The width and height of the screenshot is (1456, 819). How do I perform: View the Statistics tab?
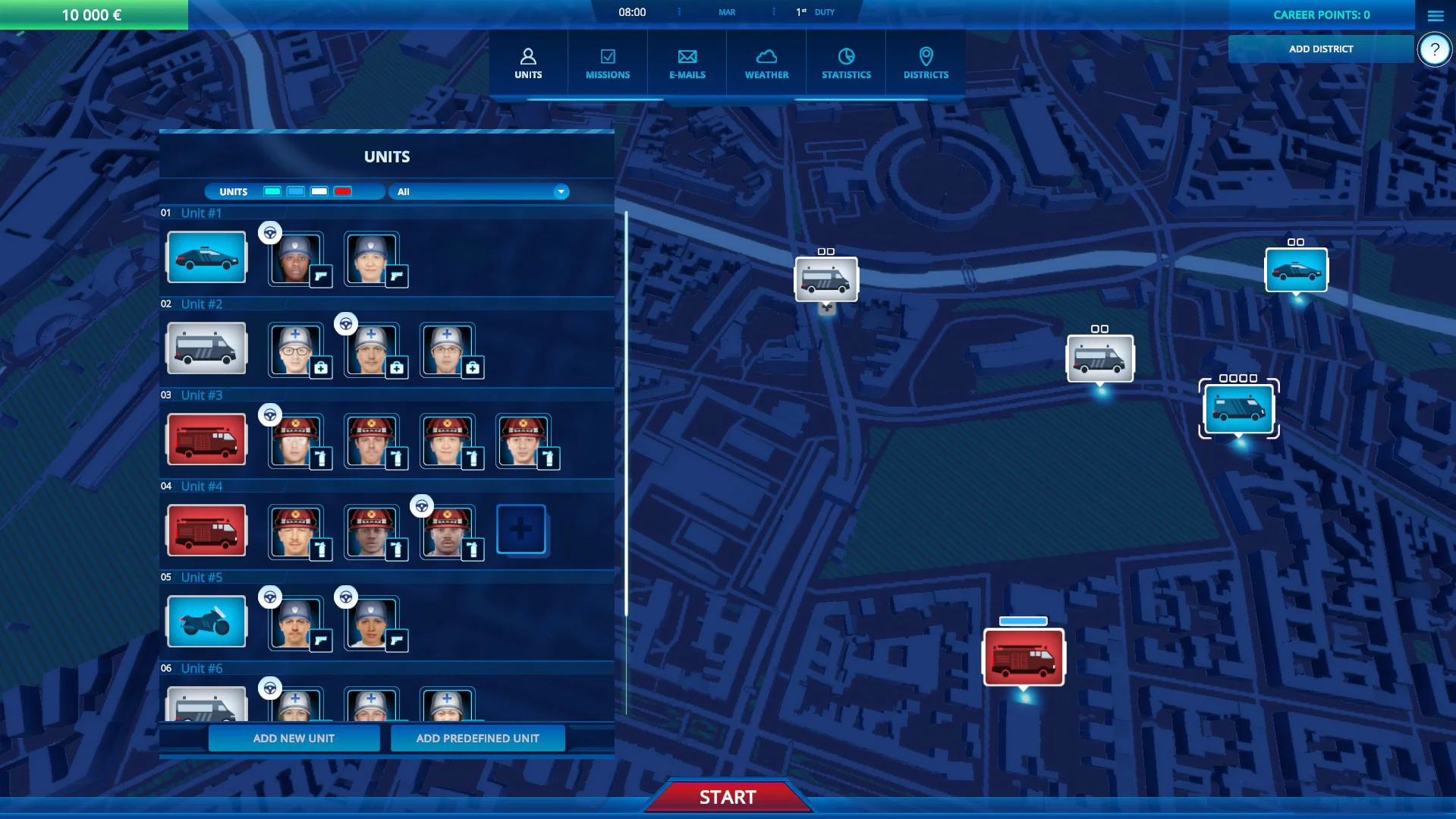846,64
